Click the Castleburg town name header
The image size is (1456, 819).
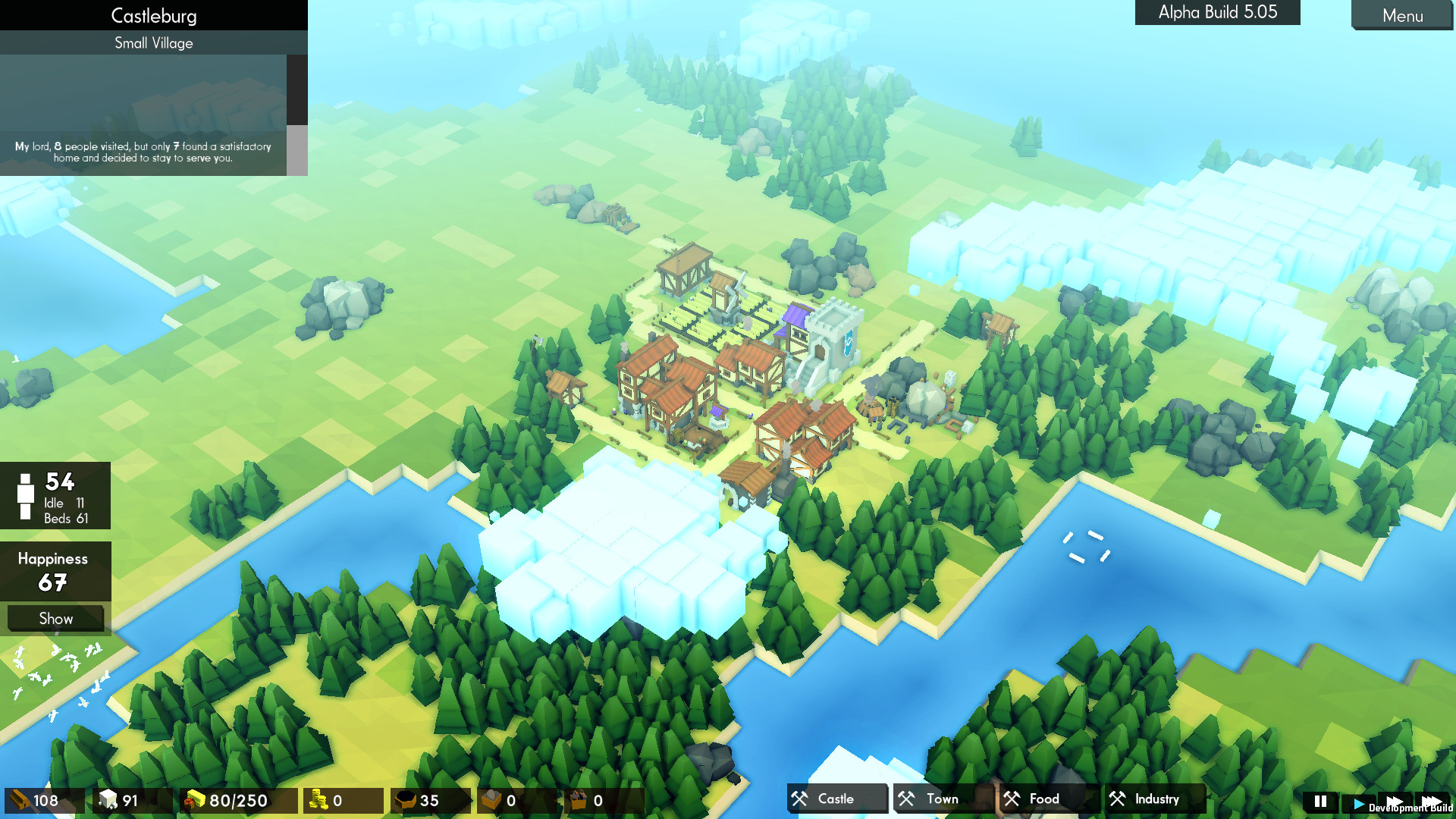click(x=153, y=15)
